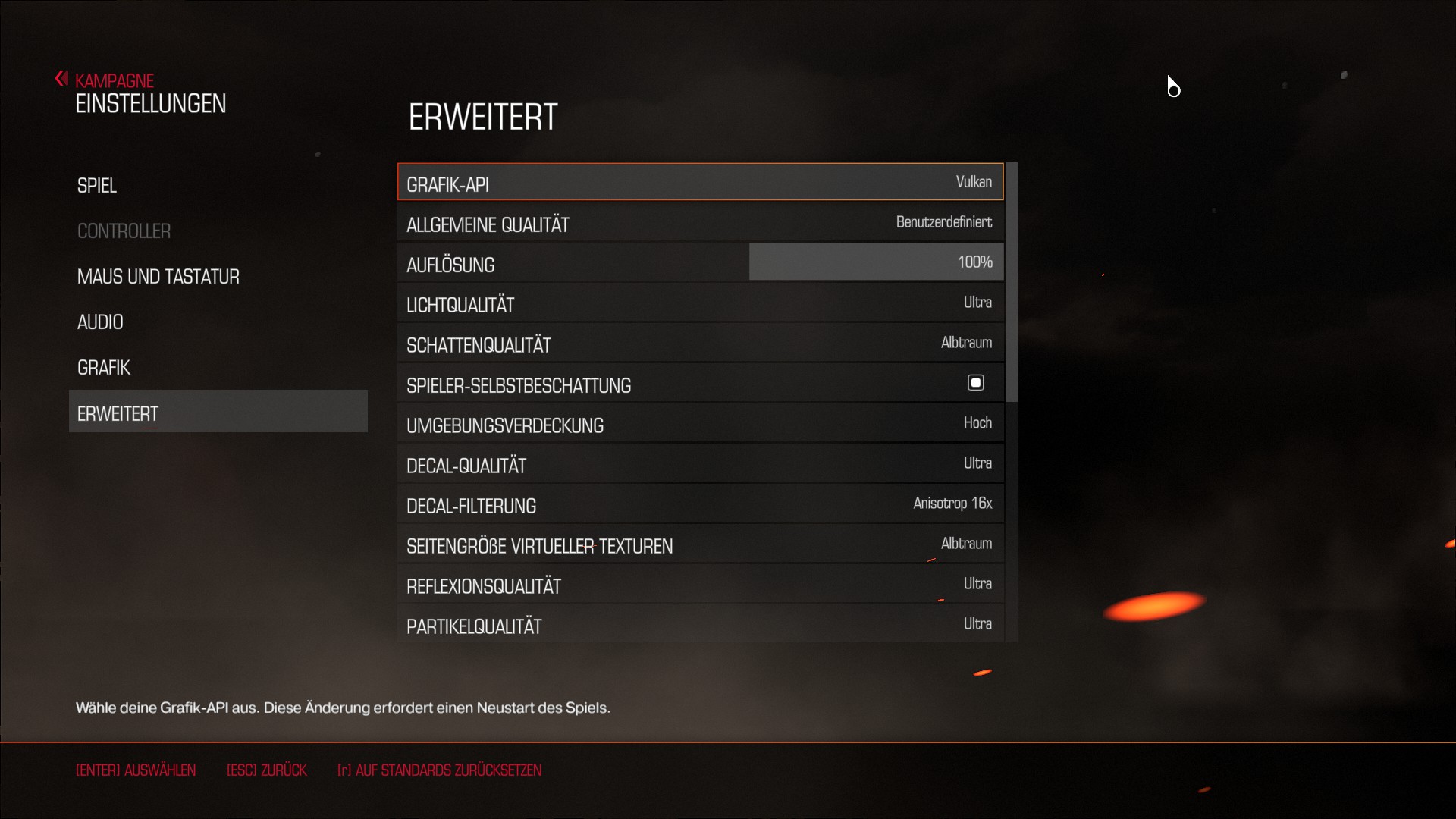Change Lichtqualität setting
This screenshot has width=1456, height=819.
point(699,303)
